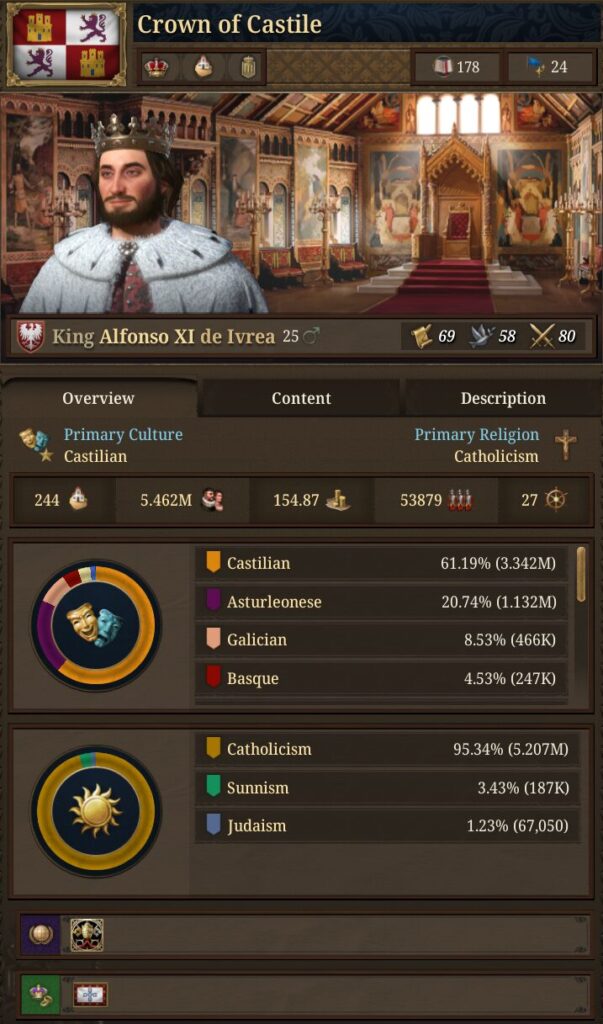Click the Catholic cross icon
Viewport: 603px width, 1024px height.
pos(566,444)
